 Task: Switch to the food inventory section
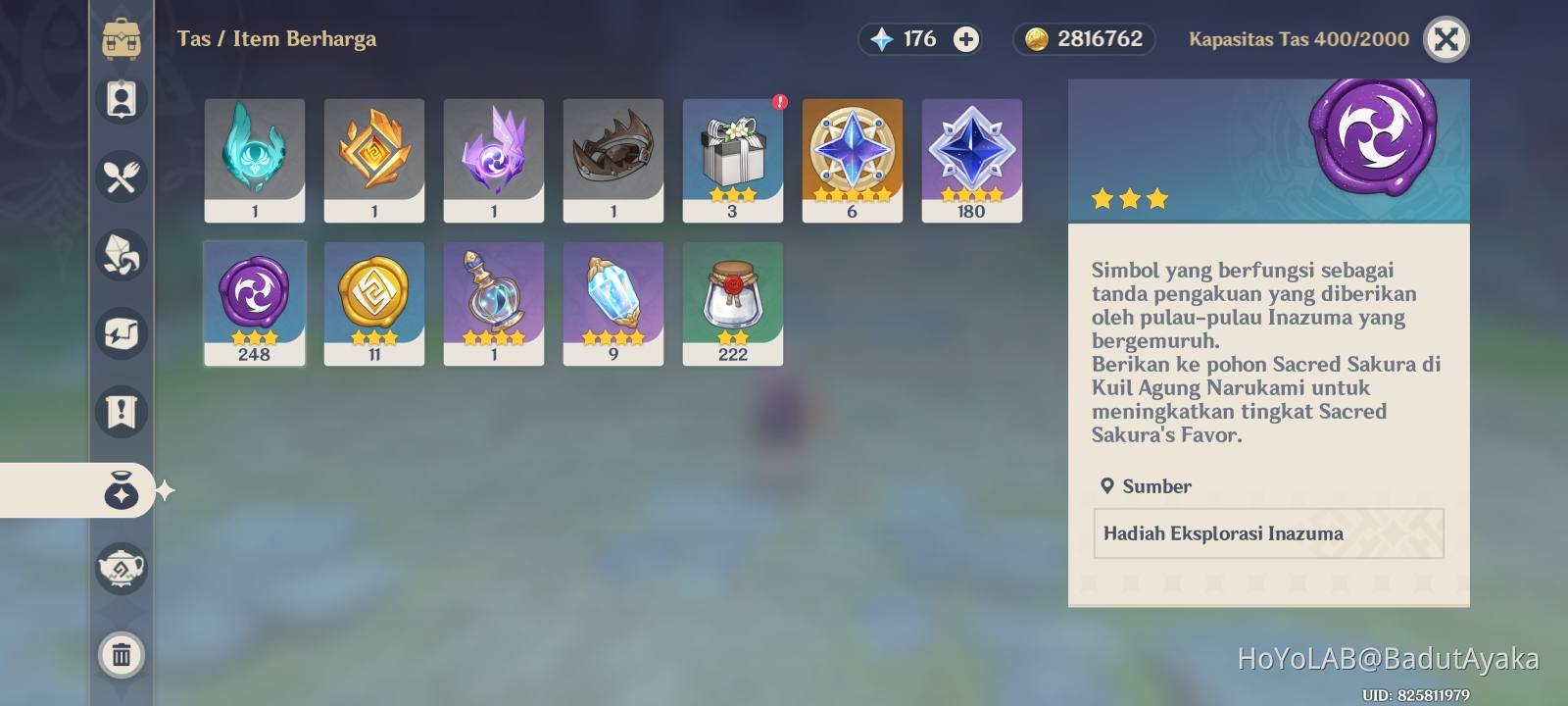(121, 178)
